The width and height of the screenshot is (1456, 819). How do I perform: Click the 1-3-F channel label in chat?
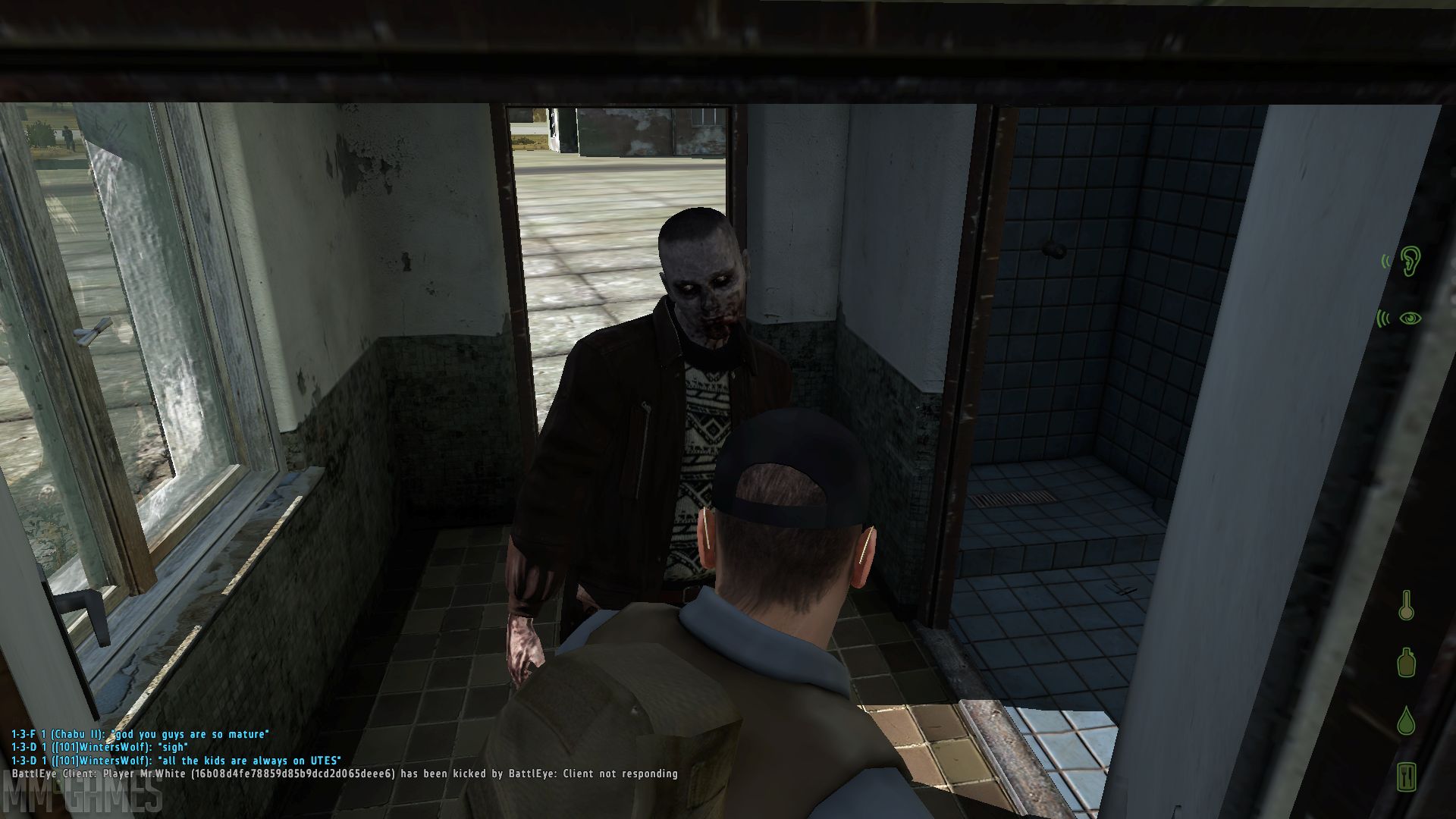(x=23, y=734)
